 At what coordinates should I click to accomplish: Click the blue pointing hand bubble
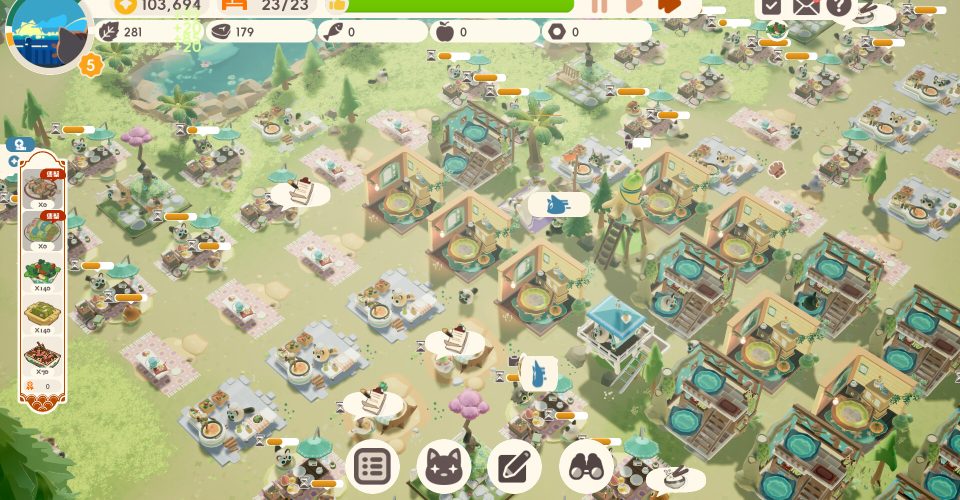(558, 204)
